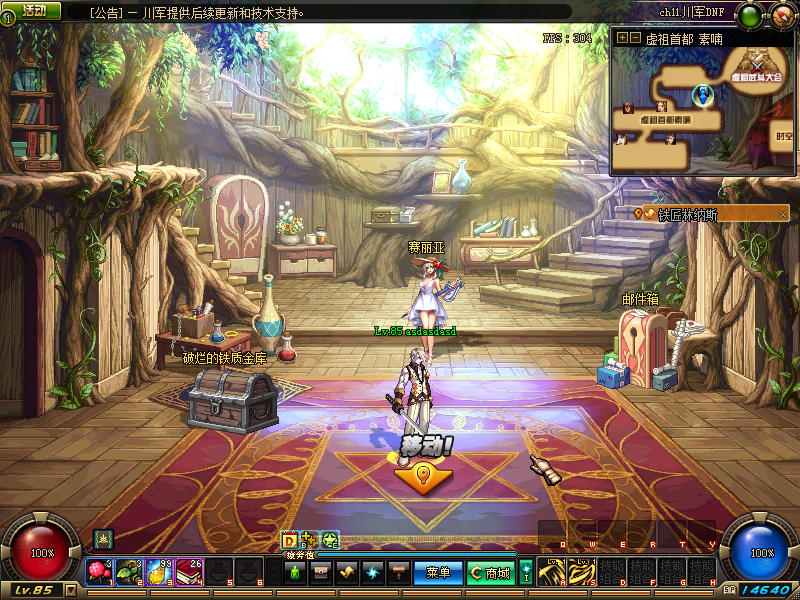Select the 铁匠林纳斯 quest tracker entry
The image size is (800, 600).
688,213
